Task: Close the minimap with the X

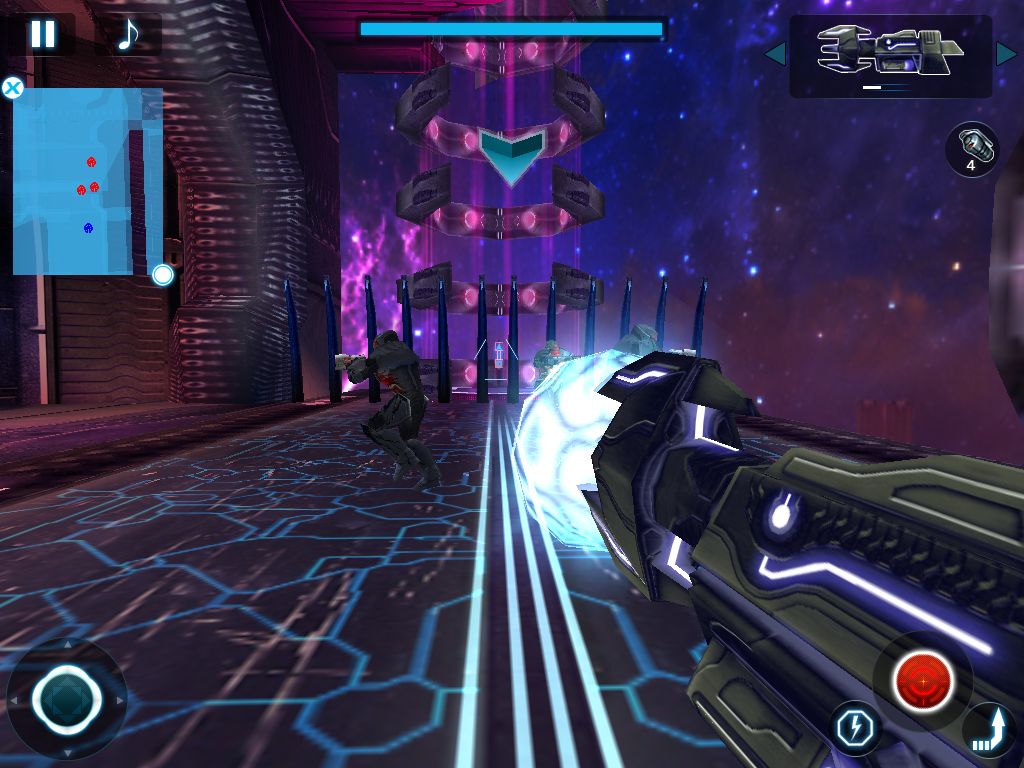Action: point(13,89)
